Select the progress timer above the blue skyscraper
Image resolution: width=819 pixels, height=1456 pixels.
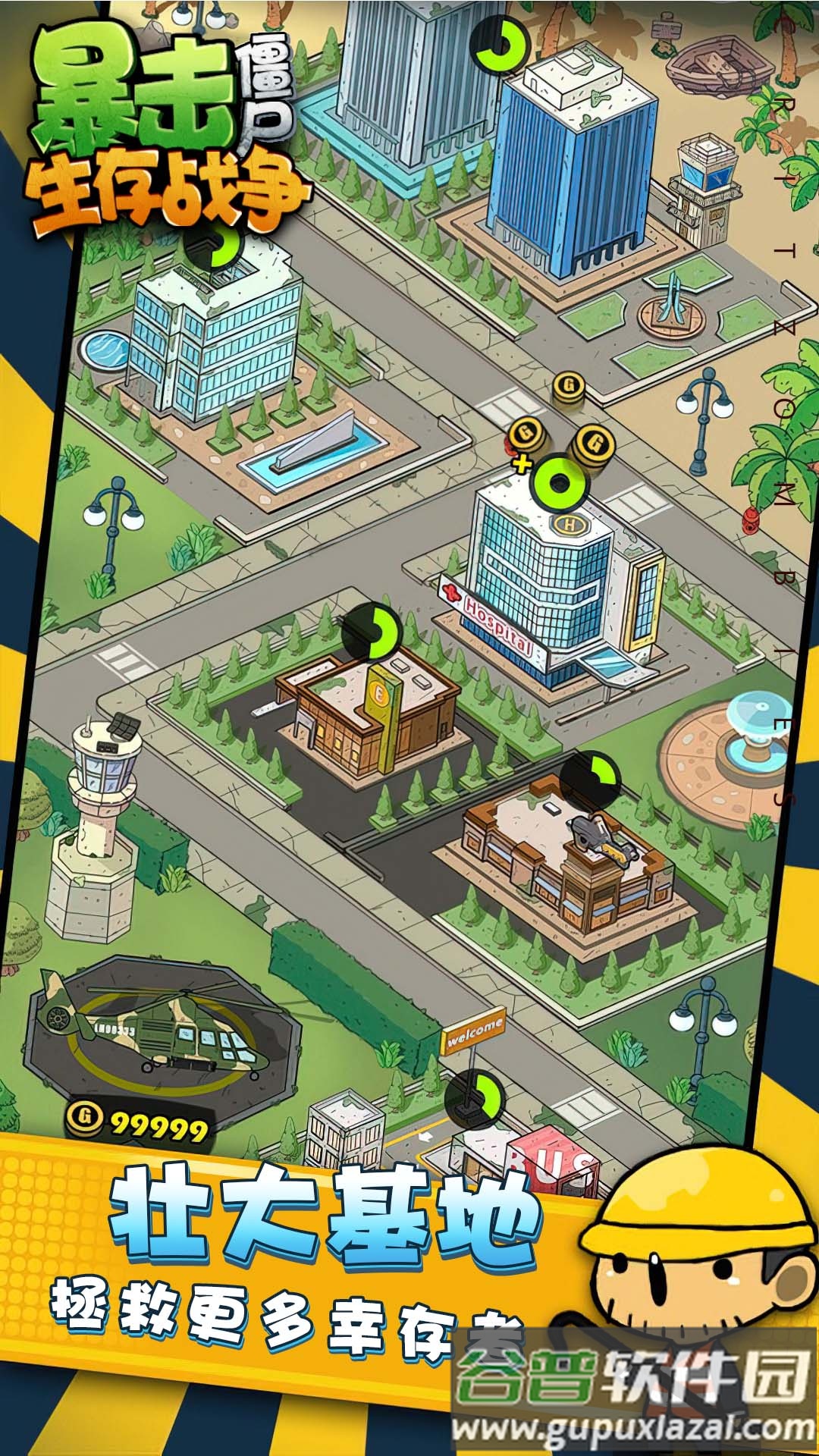click(x=500, y=44)
